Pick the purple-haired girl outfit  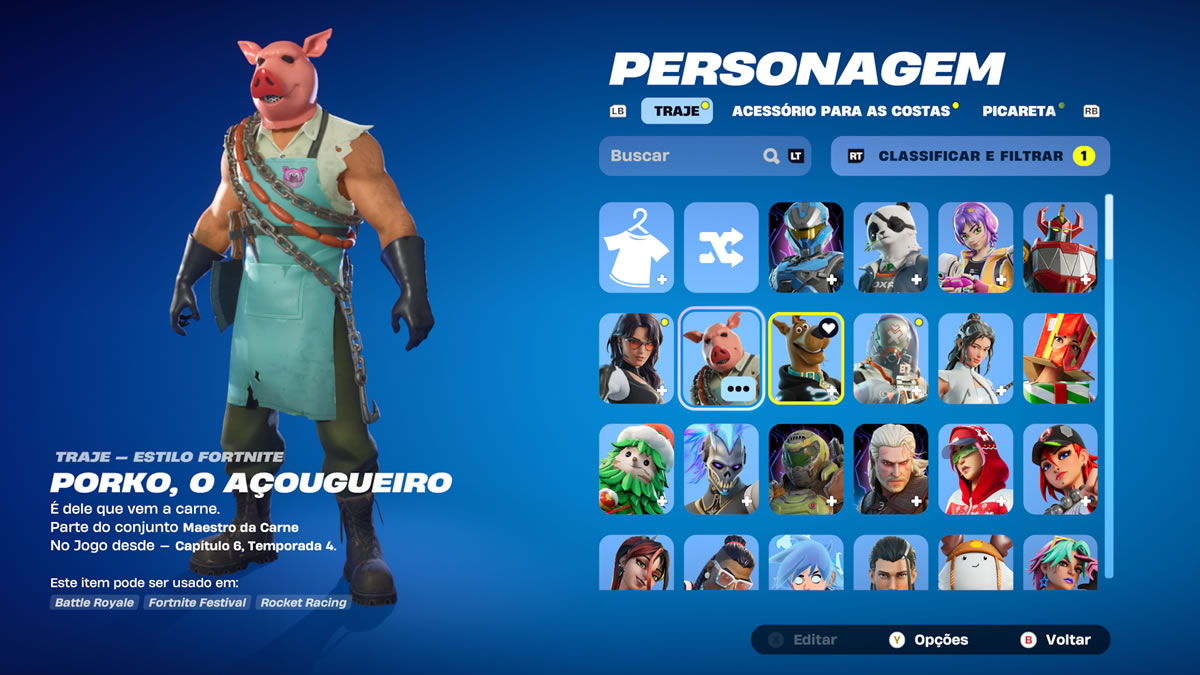click(975, 247)
